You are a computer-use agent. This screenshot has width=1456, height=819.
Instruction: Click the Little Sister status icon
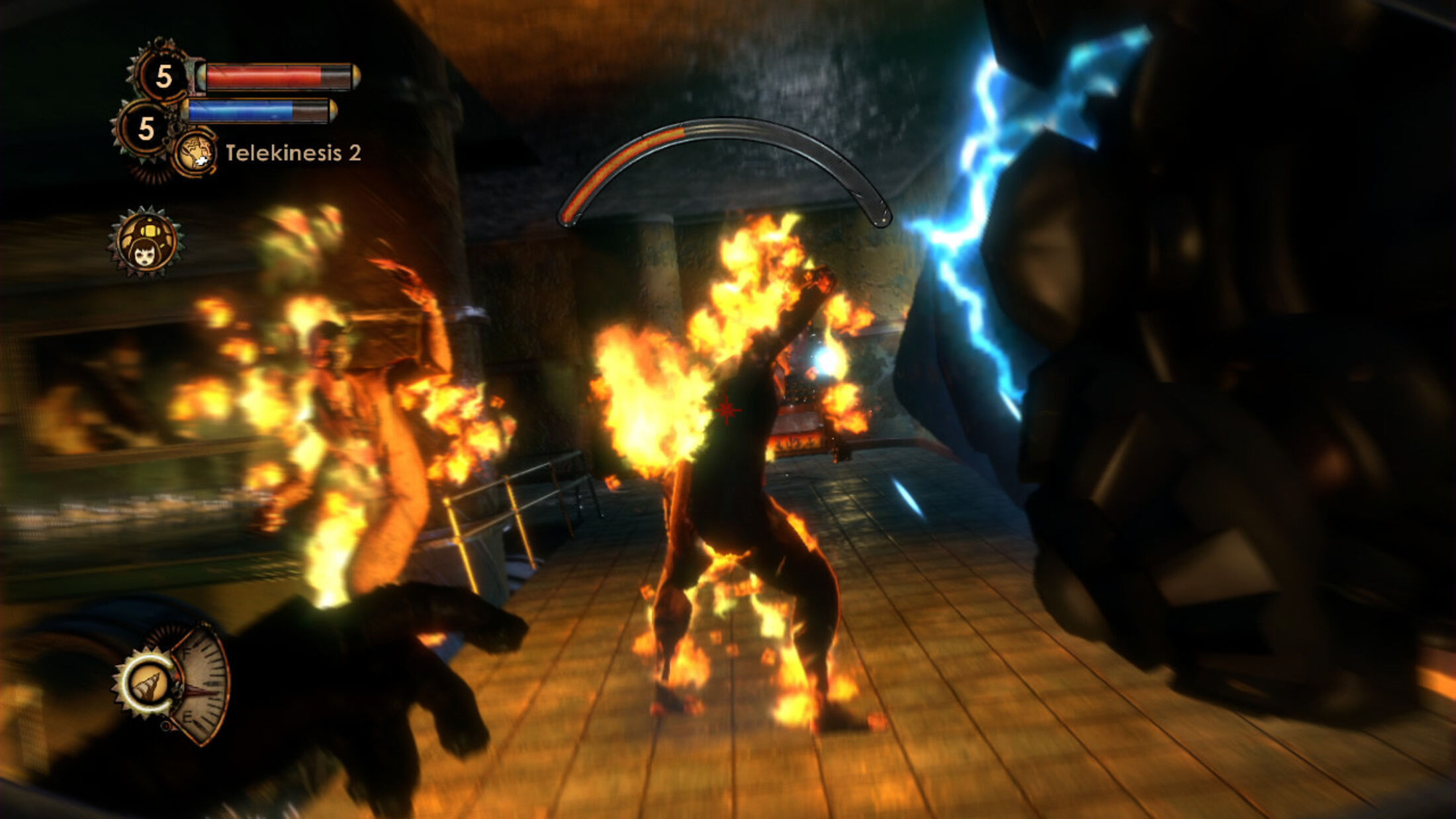tap(146, 243)
